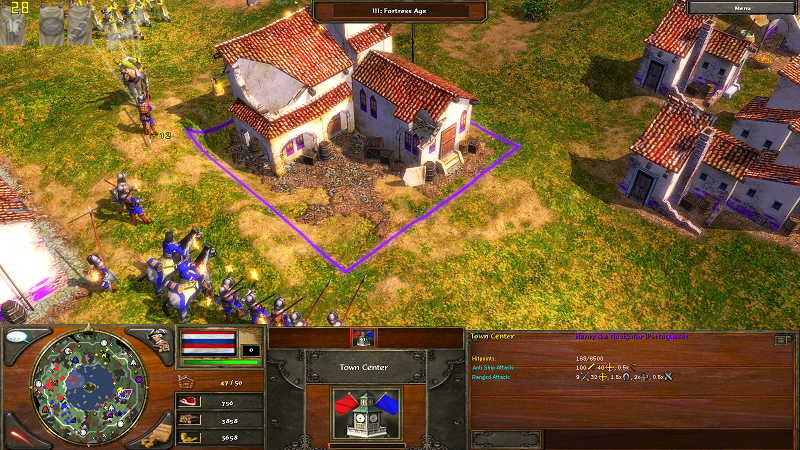This screenshot has width=800, height=450.
Task: Click the minimap
Action: (92, 385)
